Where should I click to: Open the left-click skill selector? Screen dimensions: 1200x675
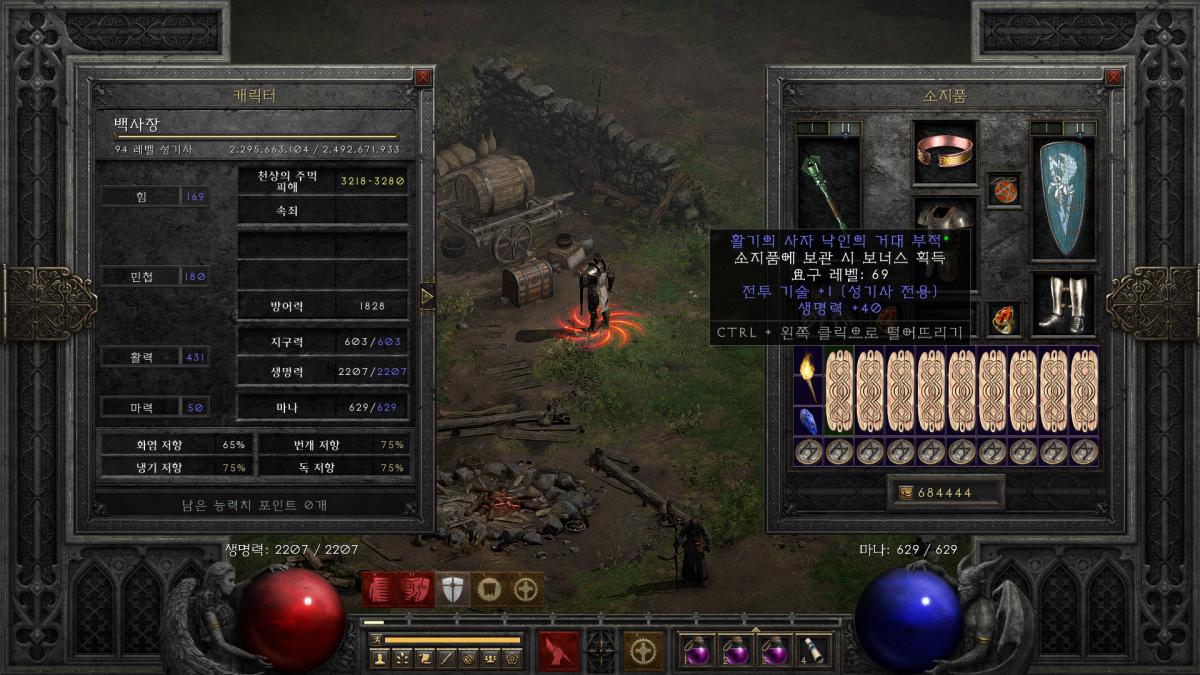tap(556, 651)
